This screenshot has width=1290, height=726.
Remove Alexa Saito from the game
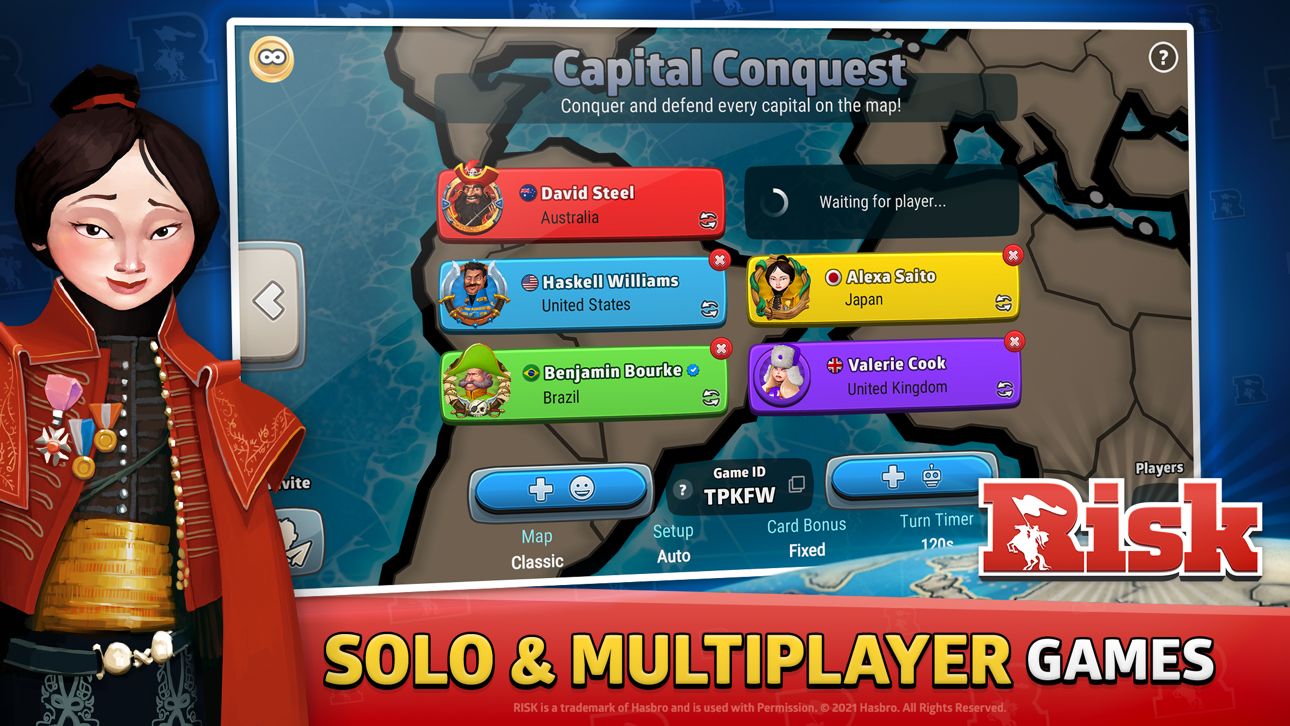(x=1012, y=255)
